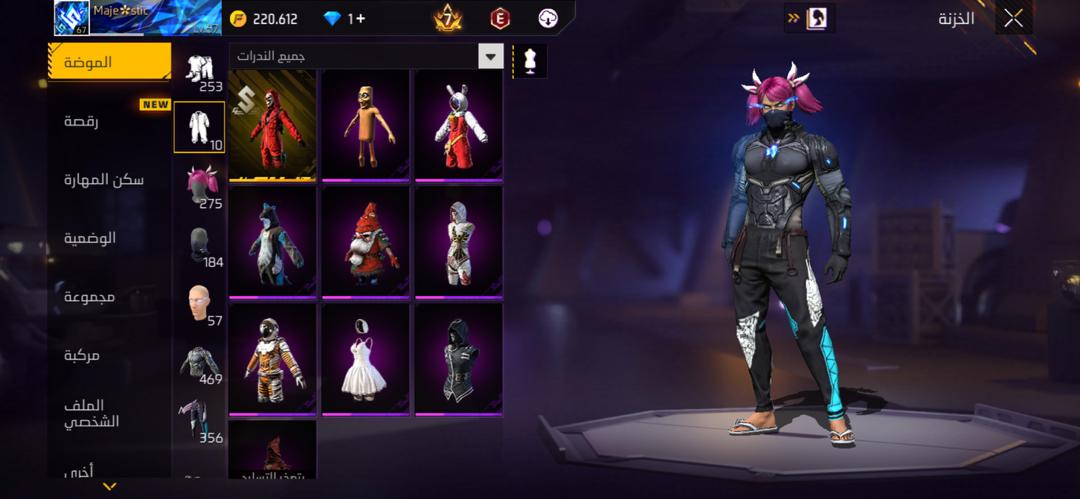The image size is (1080, 499).
Task: Pick the astronaut tiger-stripe suit
Action: pos(272,359)
